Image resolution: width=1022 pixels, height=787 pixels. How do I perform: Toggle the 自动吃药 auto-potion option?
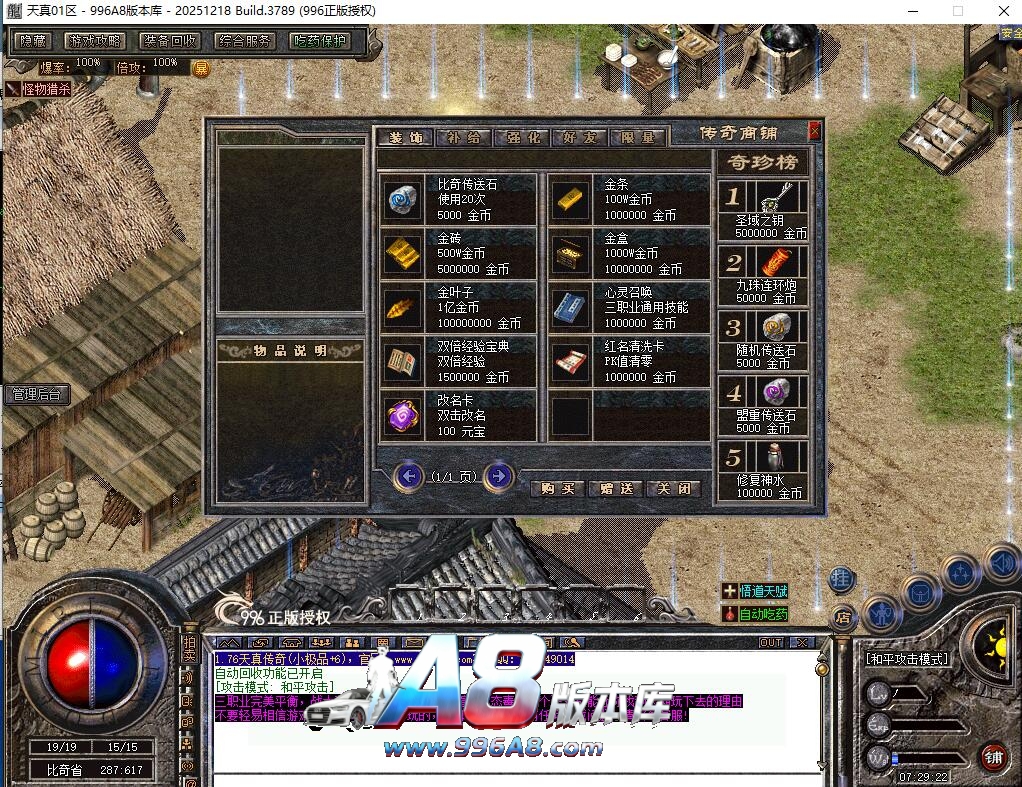coord(755,613)
